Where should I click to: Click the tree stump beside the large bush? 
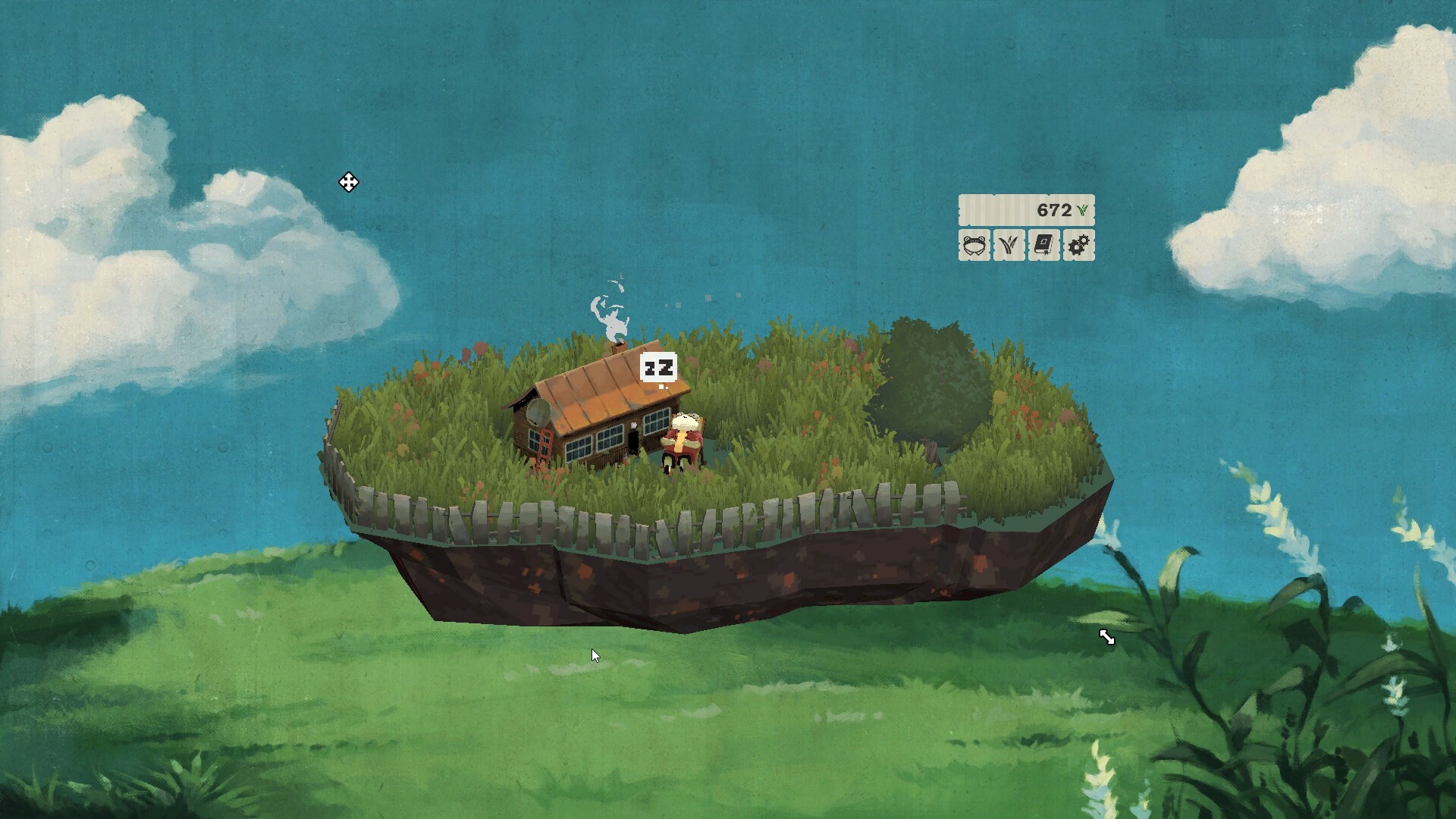[932, 453]
